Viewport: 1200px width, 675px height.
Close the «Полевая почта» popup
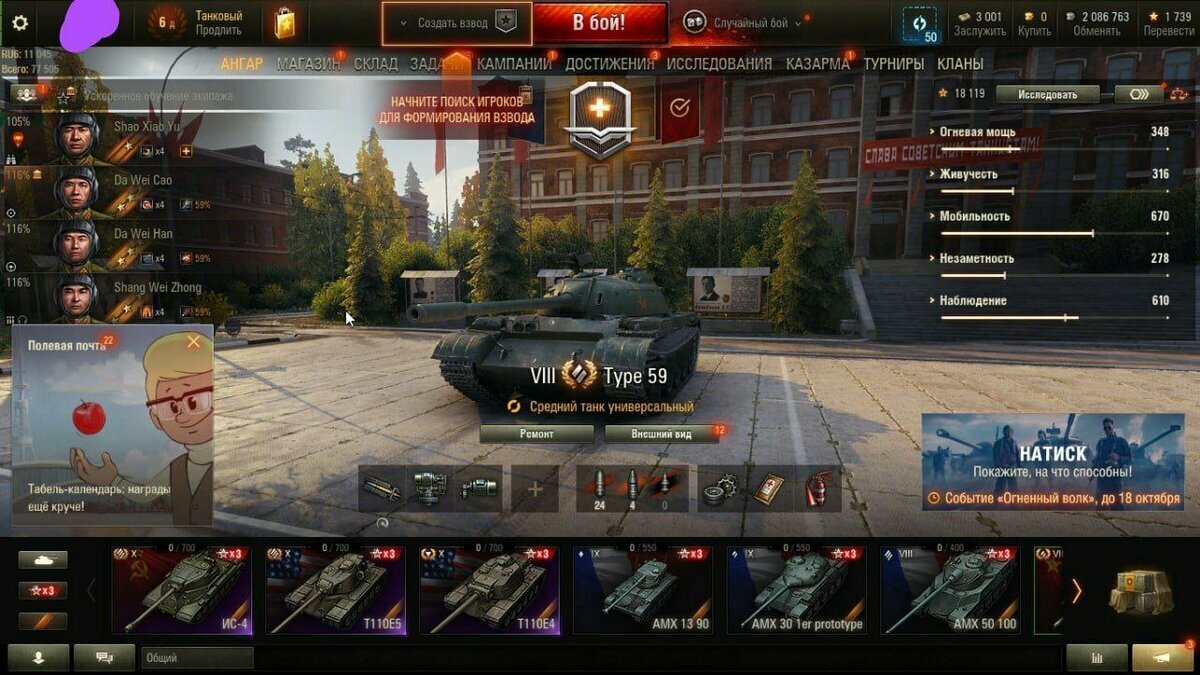tap(194, 342)
